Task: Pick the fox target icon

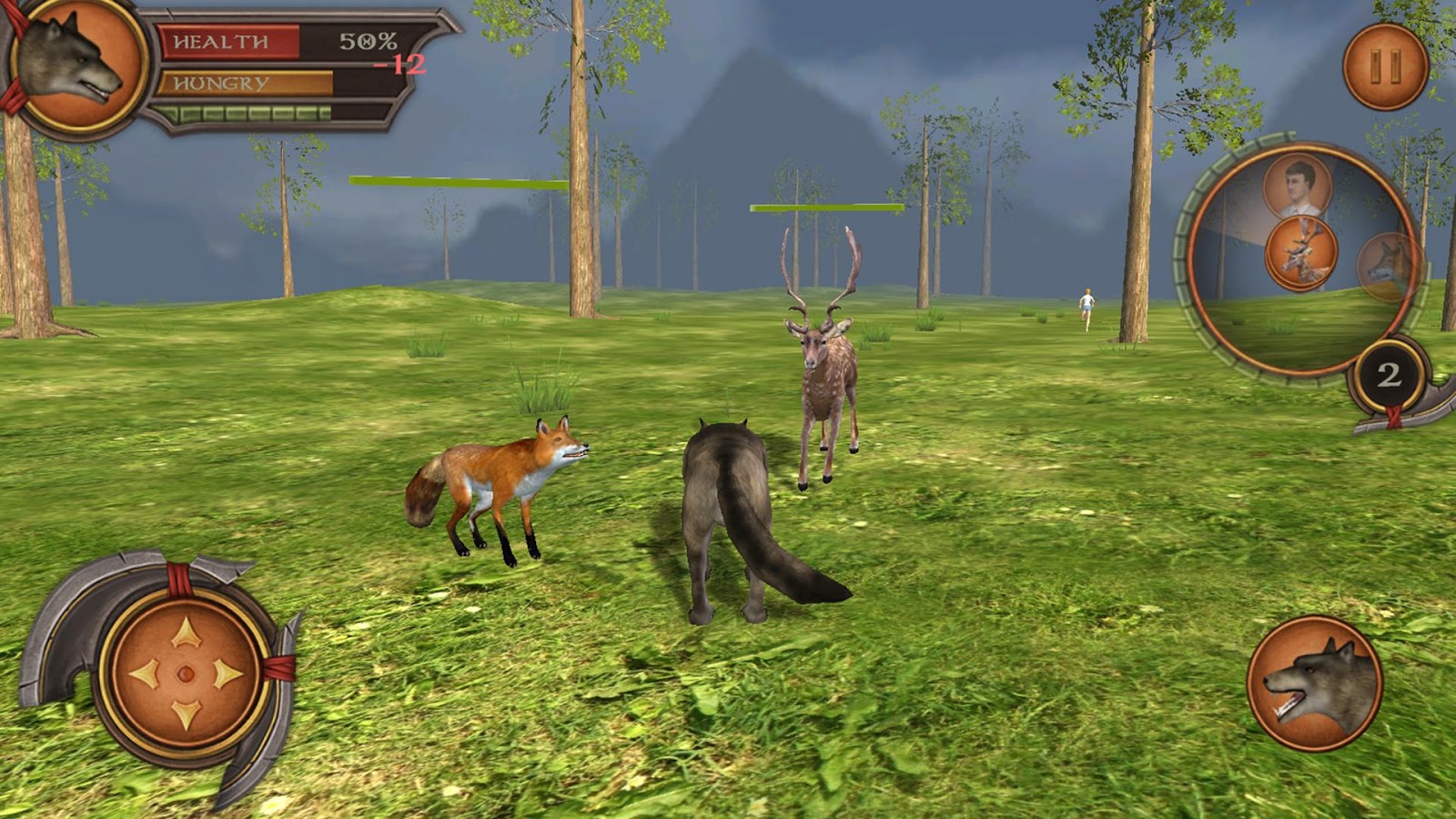Action: (x=1387, y=265)
